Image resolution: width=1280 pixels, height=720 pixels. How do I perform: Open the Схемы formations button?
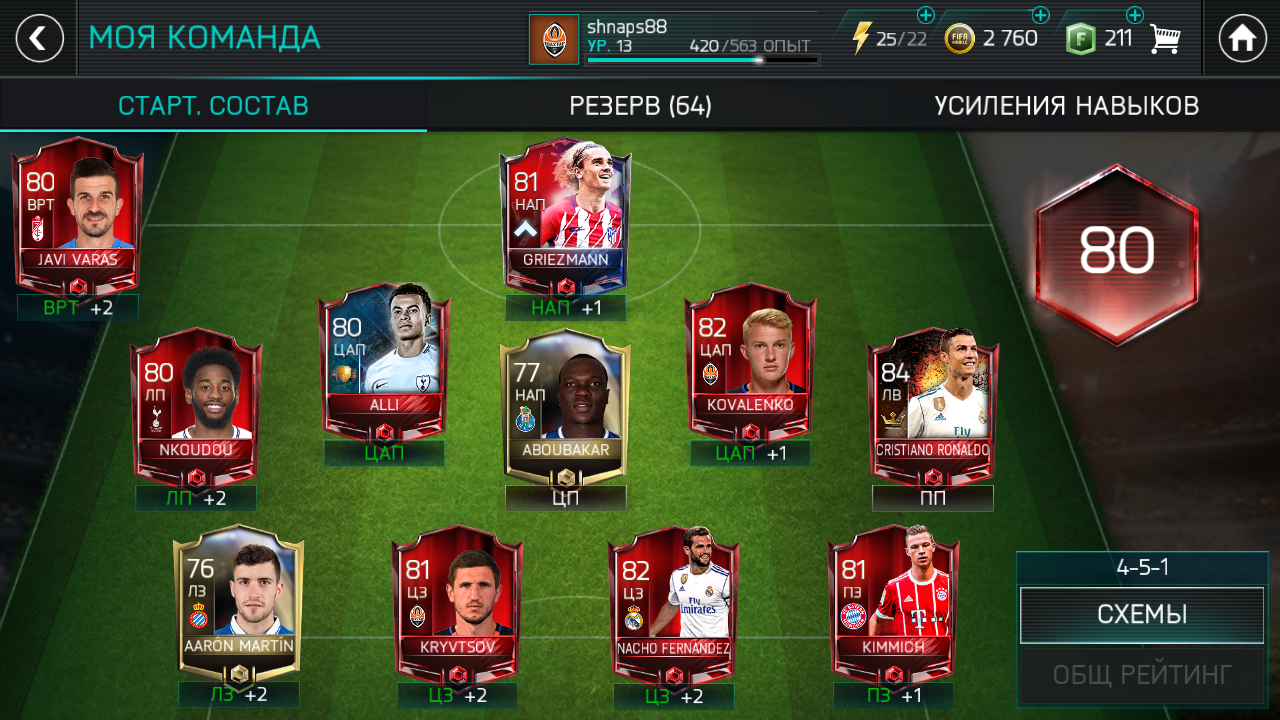coord(1141,614)
